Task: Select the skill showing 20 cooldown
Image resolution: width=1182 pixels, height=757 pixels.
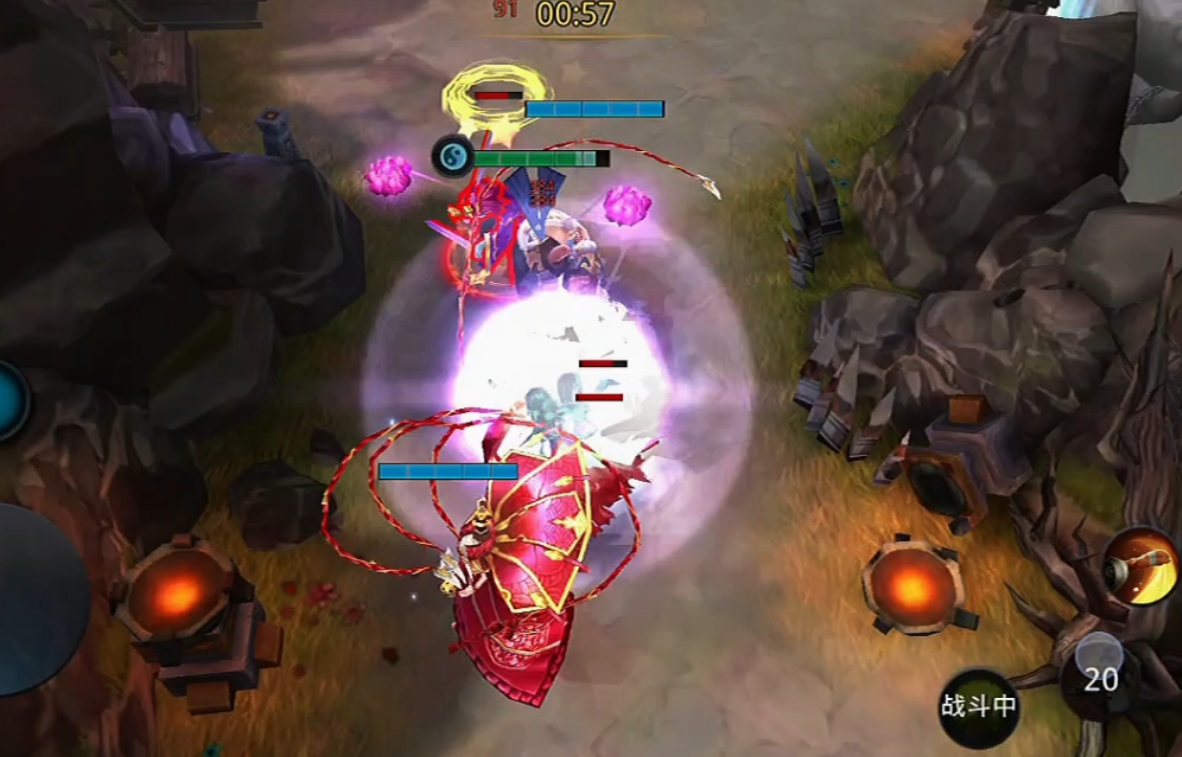Action: click(1100, 679)
